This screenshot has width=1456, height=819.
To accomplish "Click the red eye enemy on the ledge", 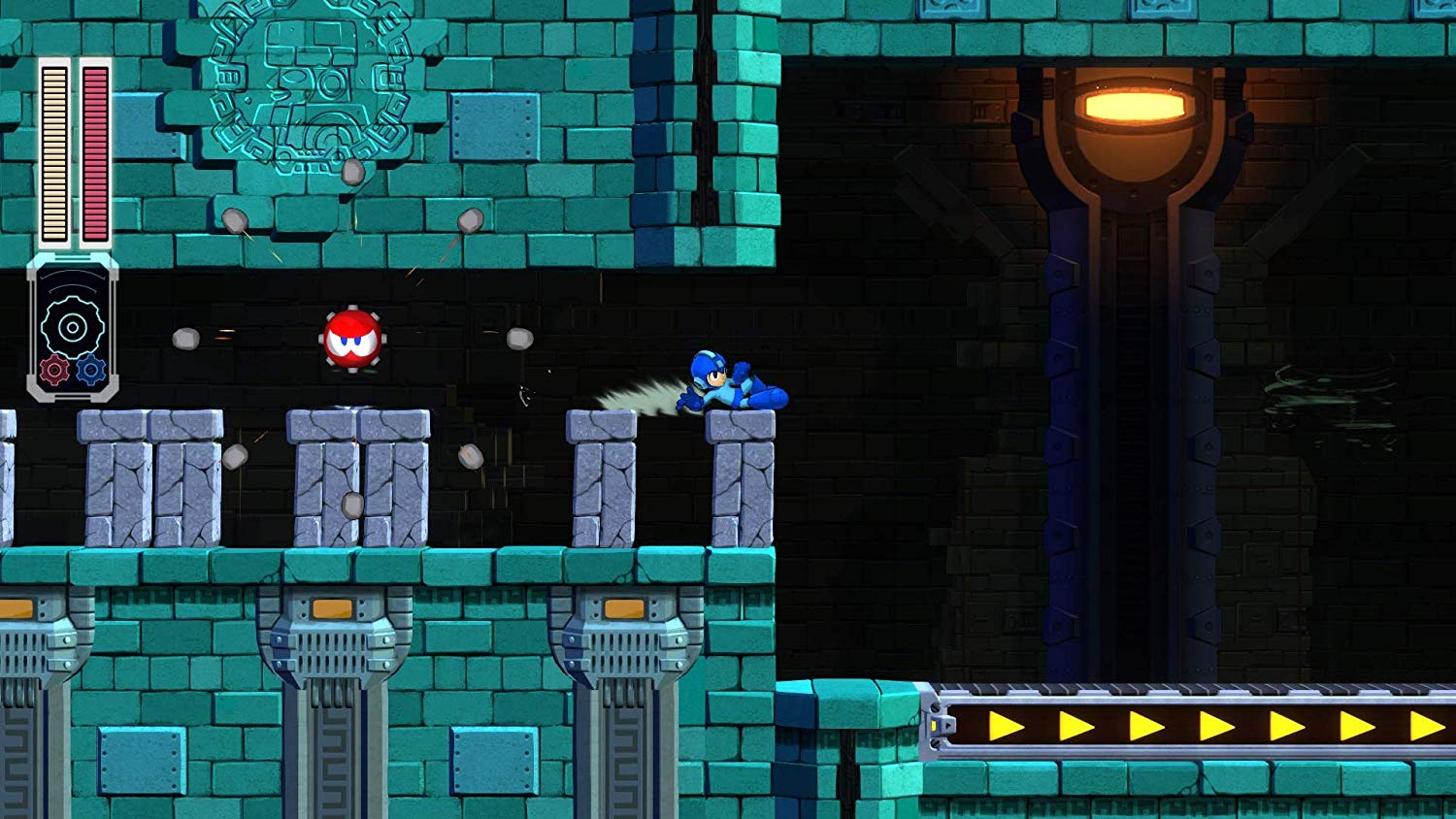I will [x=352, y=342].
